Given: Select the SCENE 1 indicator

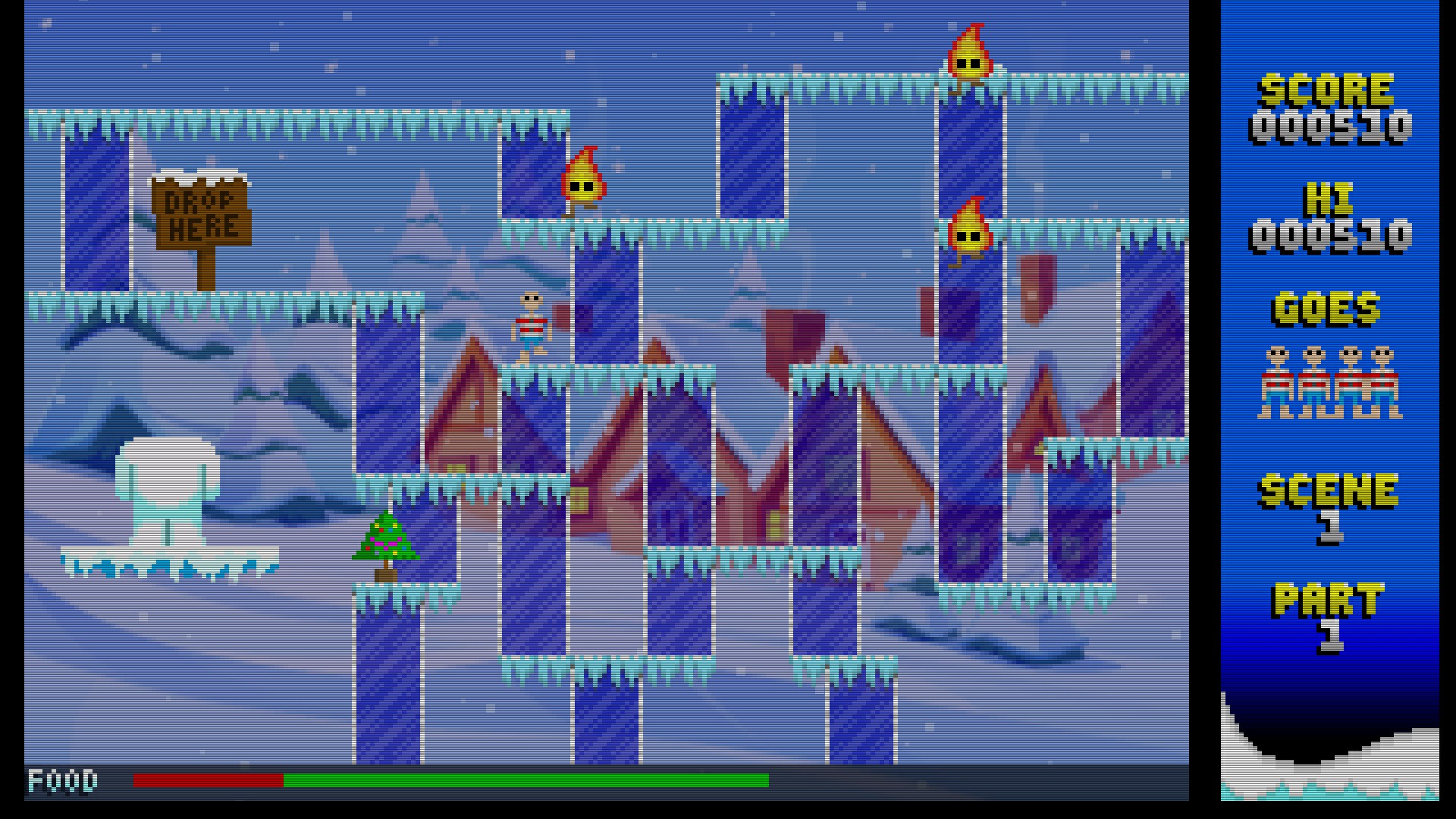Looking at the screenshot, I should click(1330, 497).
